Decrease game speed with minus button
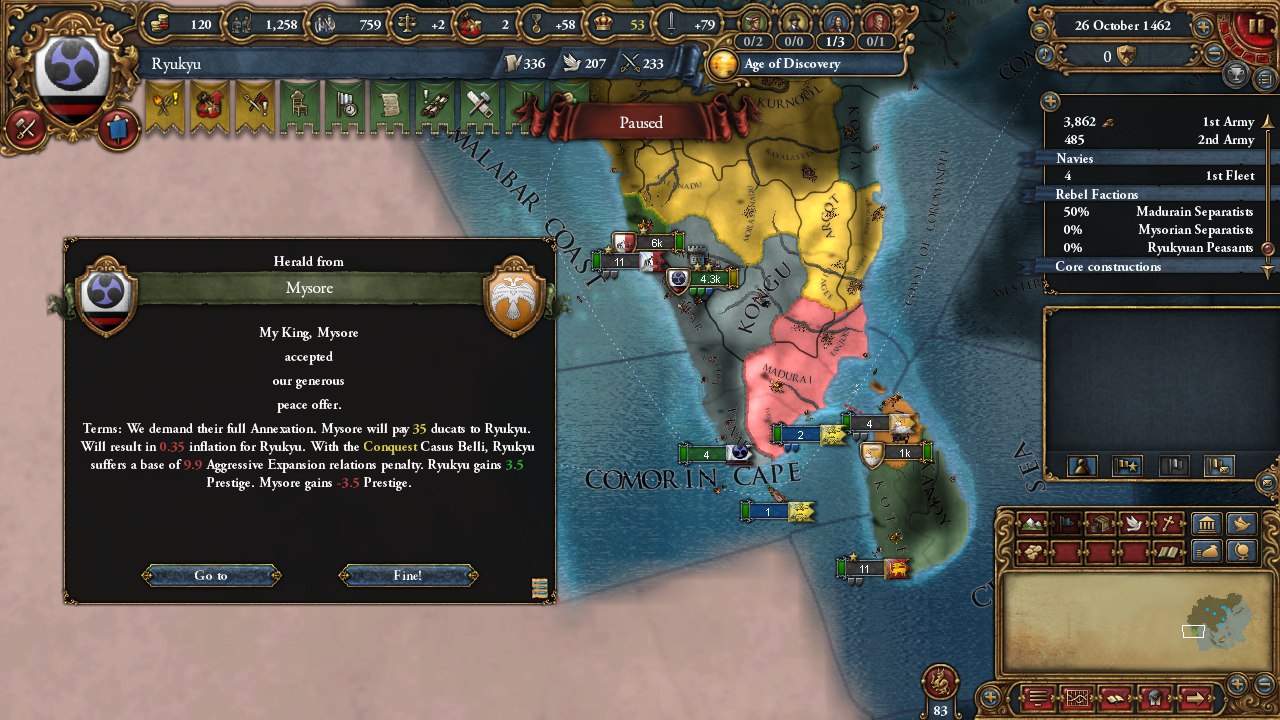This screenshot has width=1280, height=720. 1214,56
